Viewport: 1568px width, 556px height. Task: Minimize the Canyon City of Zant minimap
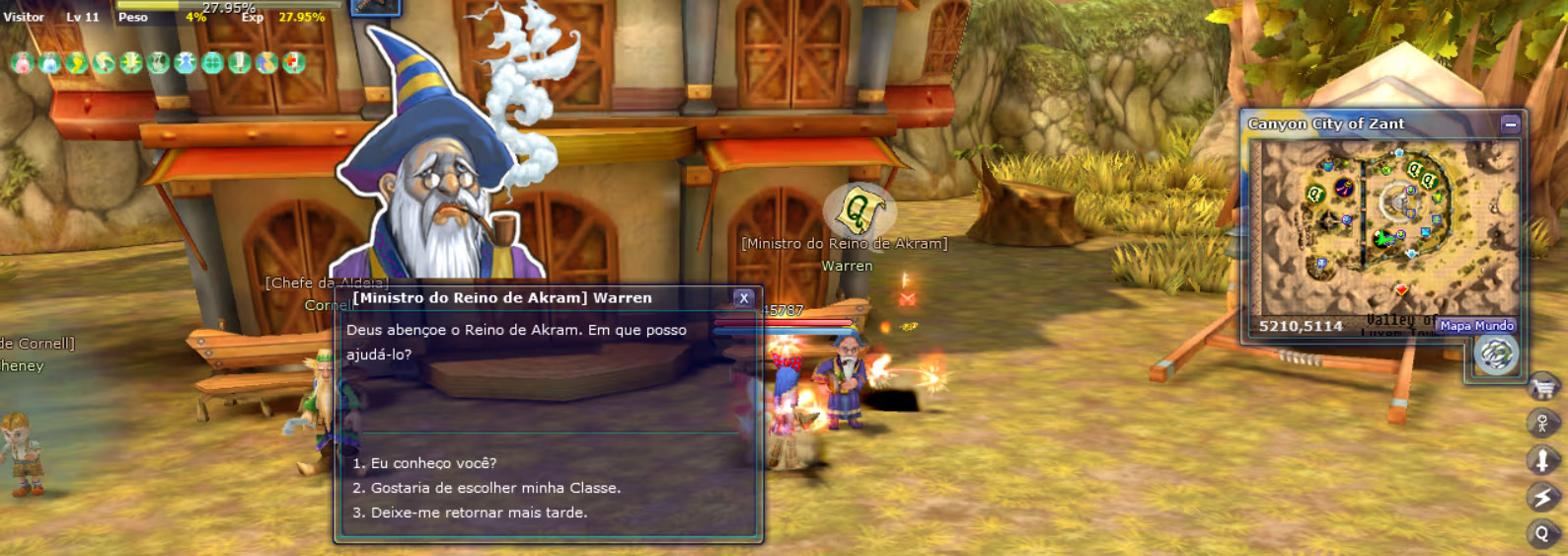[x=1510, y=124]
